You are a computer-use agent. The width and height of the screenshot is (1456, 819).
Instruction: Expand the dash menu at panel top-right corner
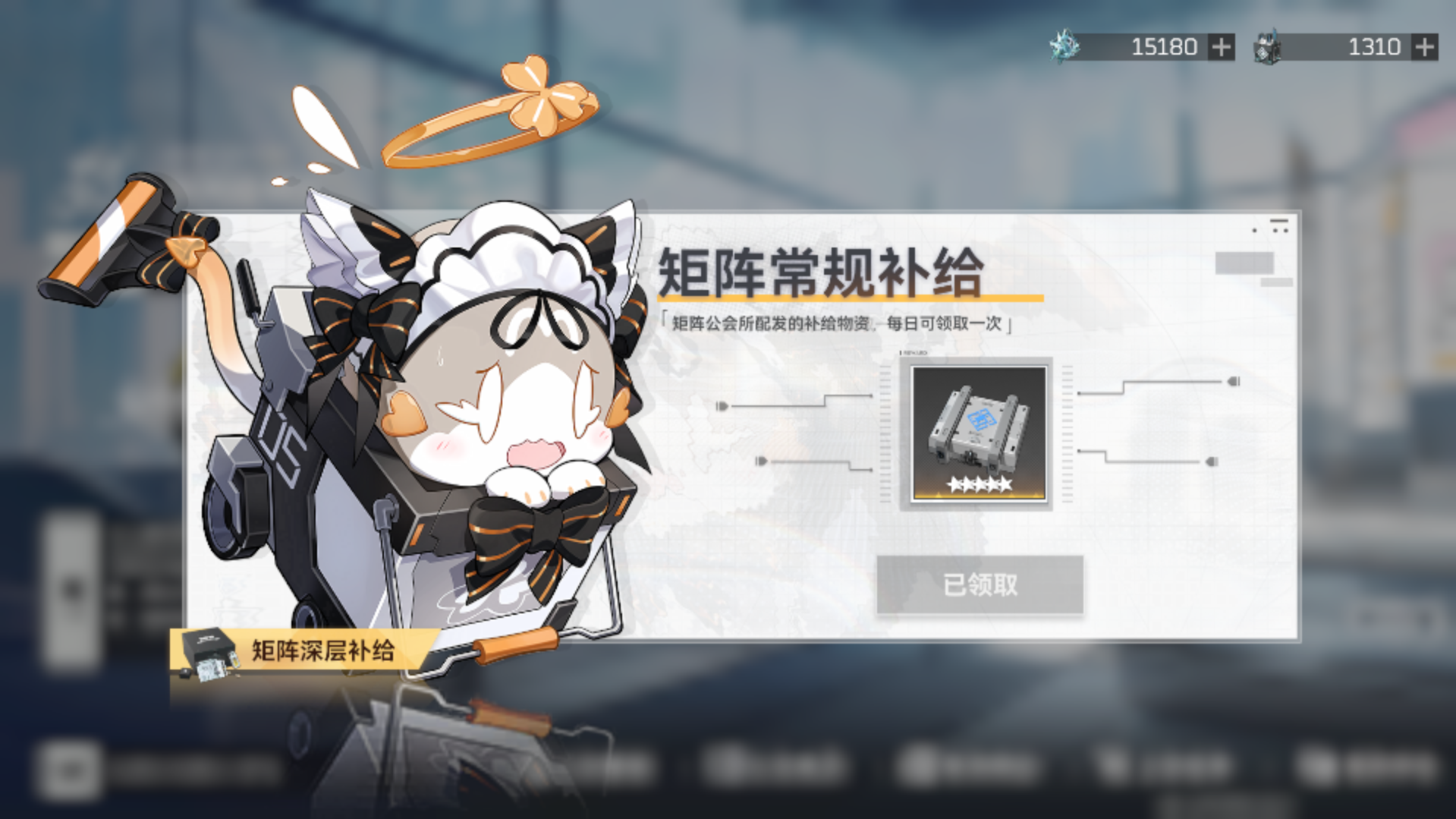tap(1279, 221)
